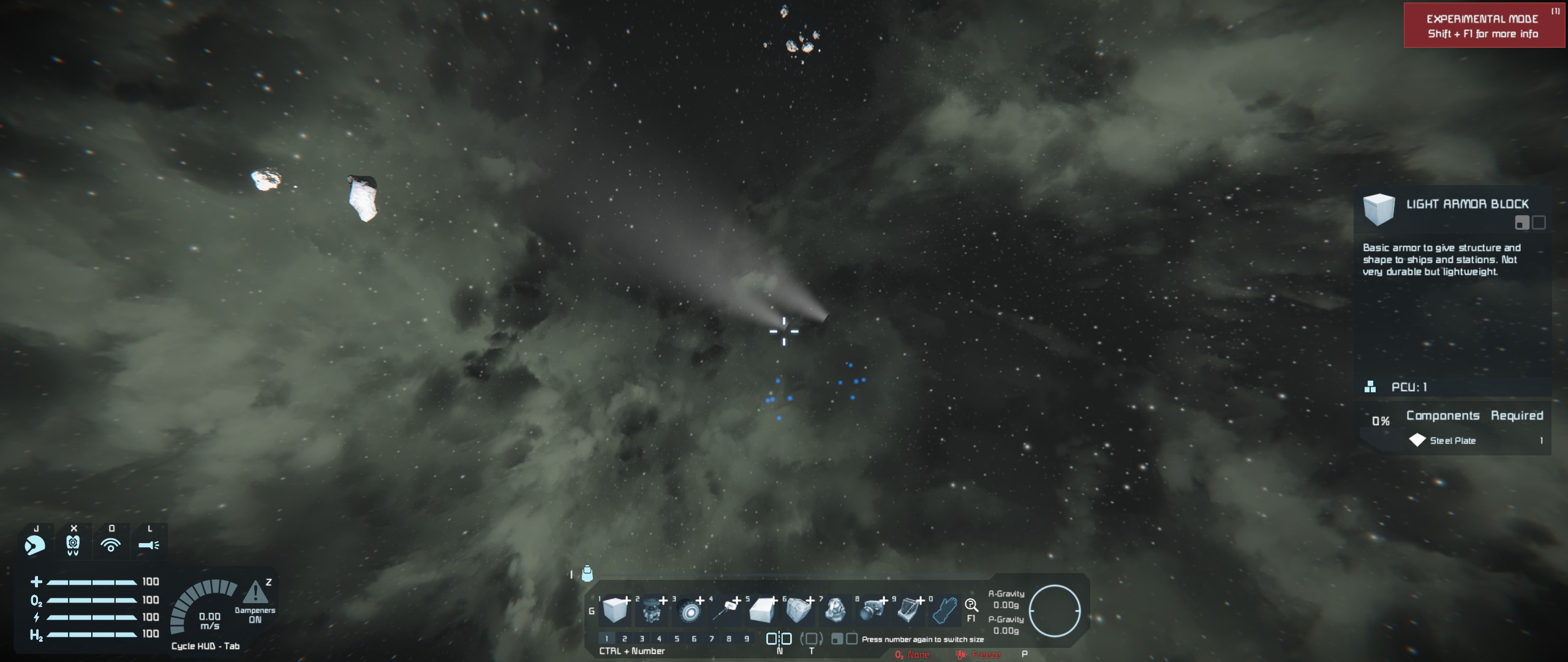The width and height of the screenshot is (1568, 662).
Task: Toggle the flashlight icon
Action: point(149,544)
